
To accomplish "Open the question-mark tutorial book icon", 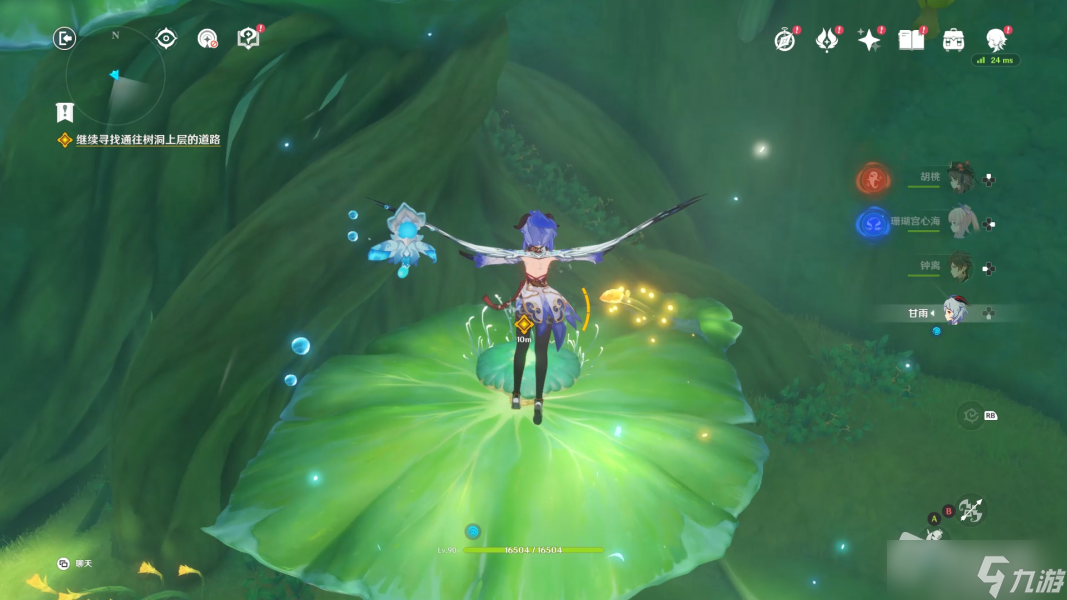I will tap(248, 39).
